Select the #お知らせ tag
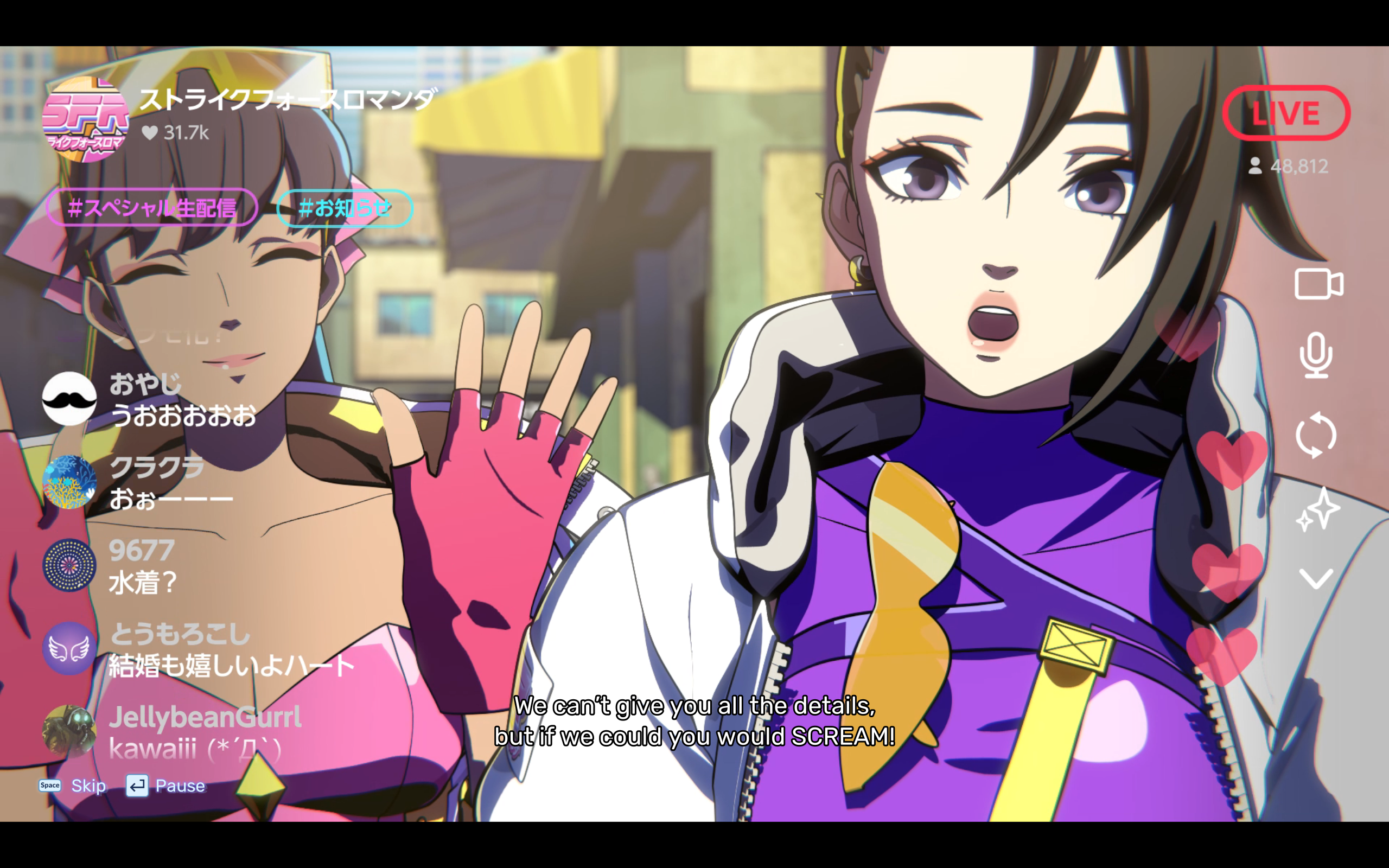Image resolution: width=1389 pixels, height=868 pixels. 343,208
